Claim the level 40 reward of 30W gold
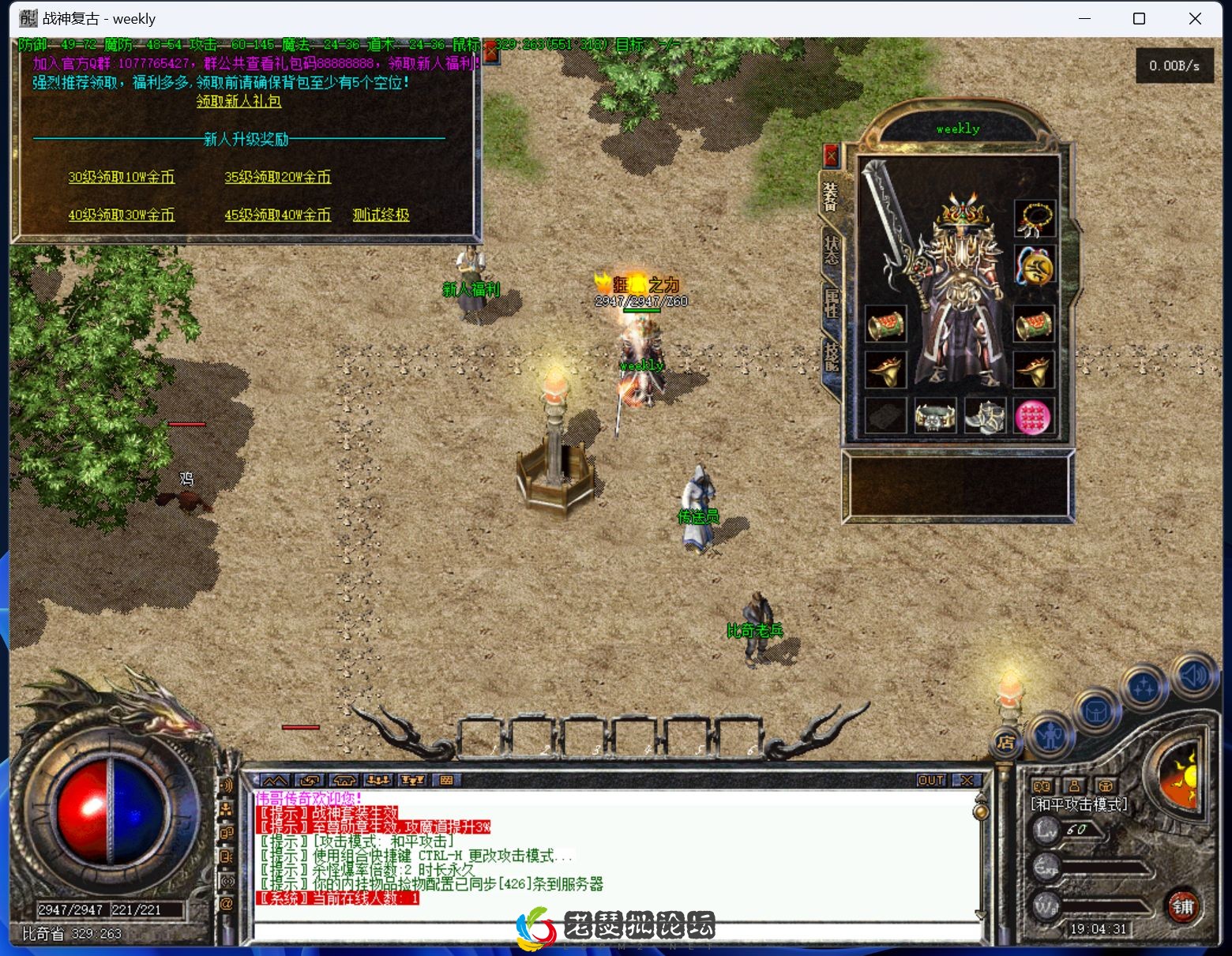Viewport: 1232px width, 956px height. 121,215
